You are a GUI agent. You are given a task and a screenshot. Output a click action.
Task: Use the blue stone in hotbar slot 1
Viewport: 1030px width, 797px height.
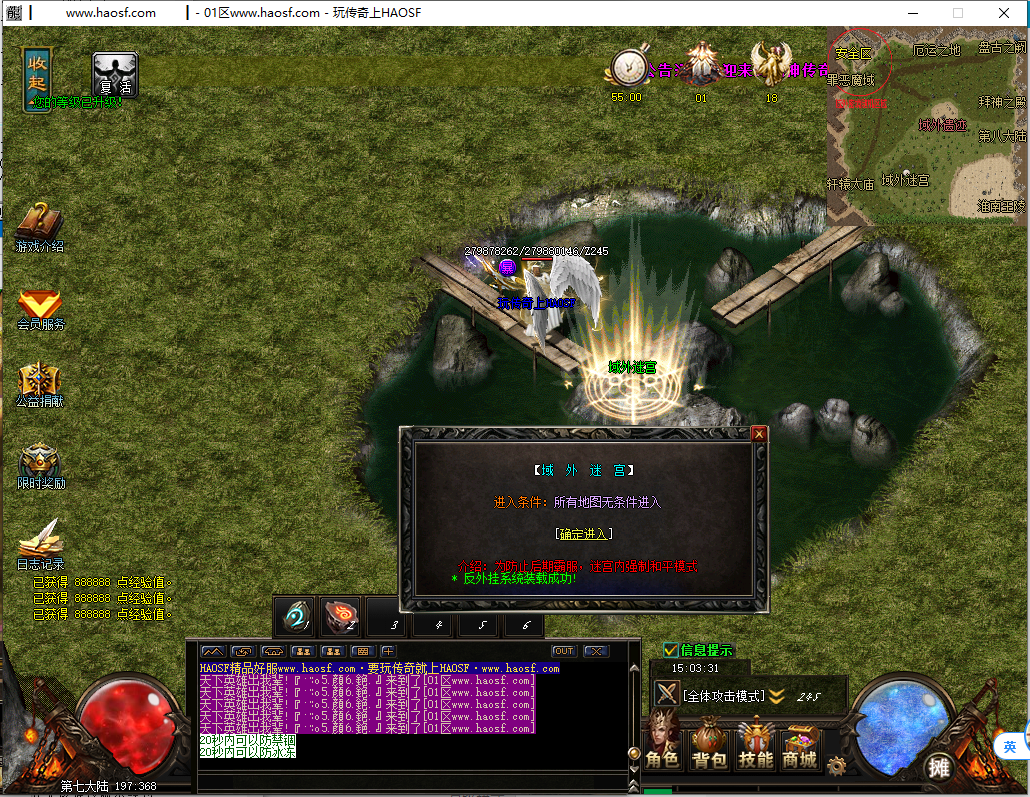[x=296, y=617]
